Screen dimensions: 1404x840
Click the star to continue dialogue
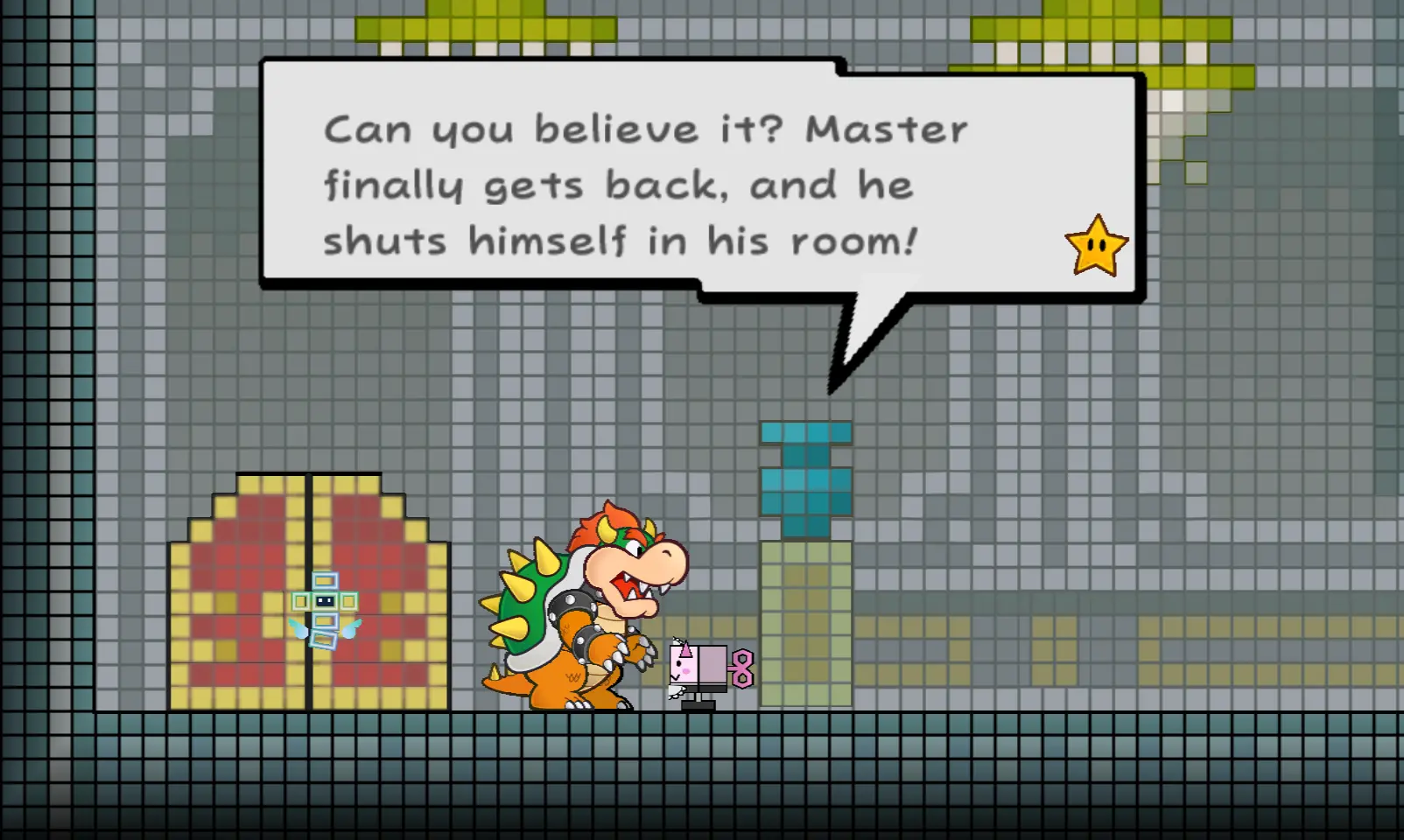1096,247
